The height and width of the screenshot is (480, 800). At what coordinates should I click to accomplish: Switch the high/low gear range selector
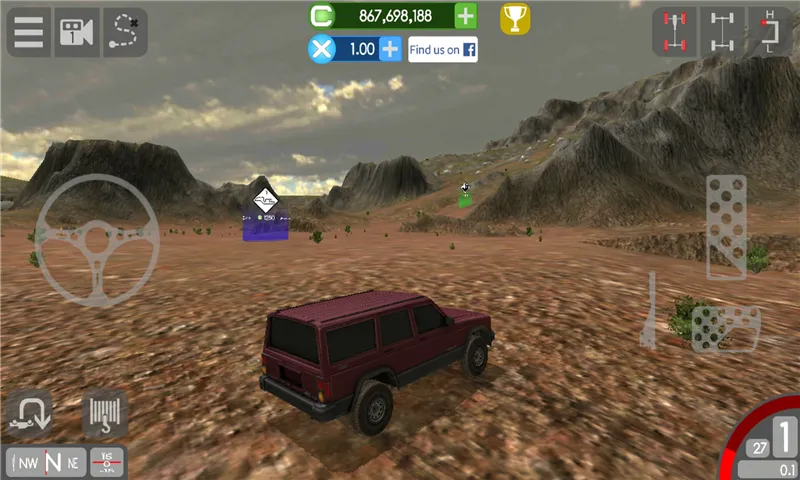click(769, 31)
